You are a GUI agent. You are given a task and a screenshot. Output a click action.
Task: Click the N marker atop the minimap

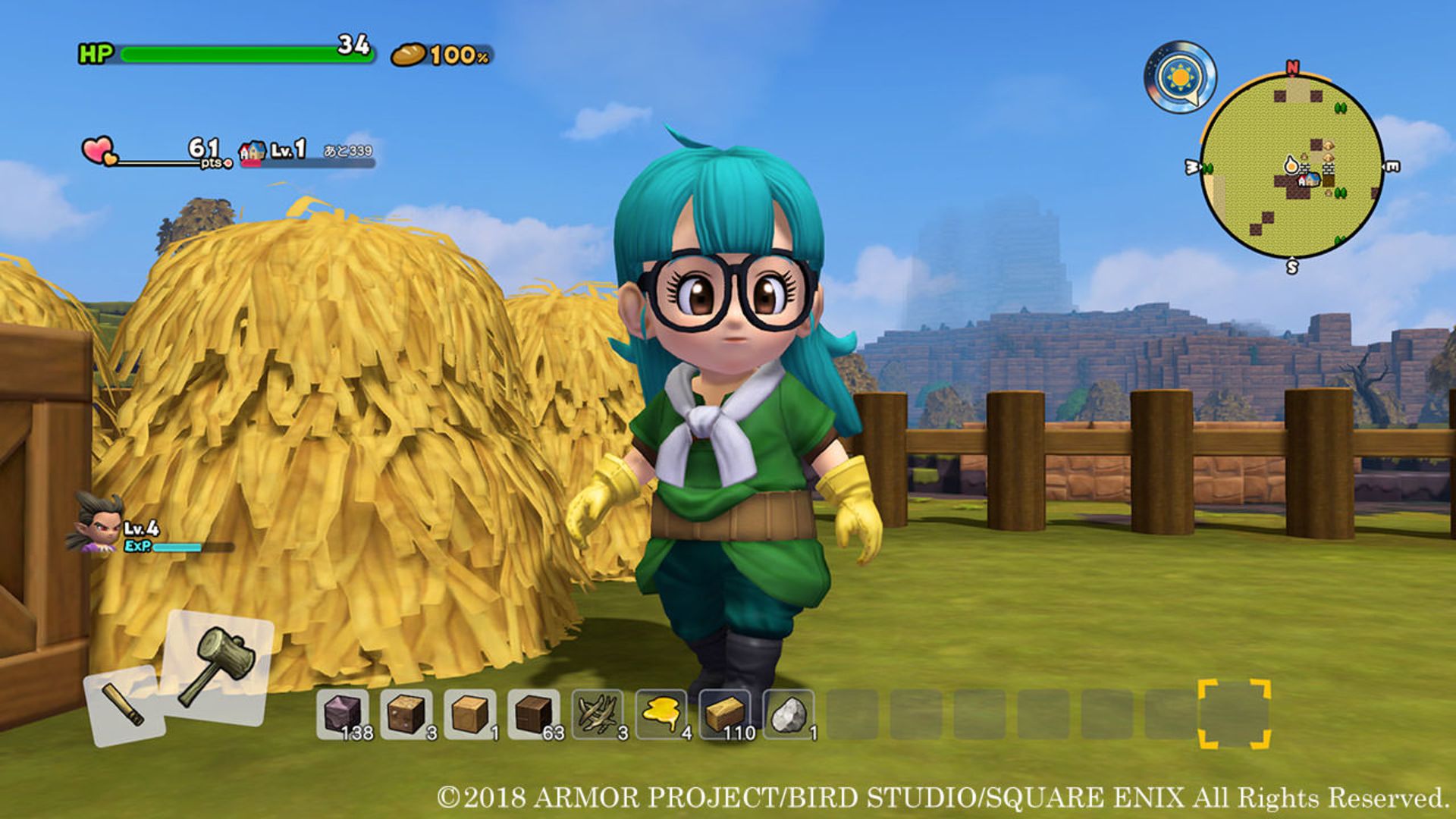click(x=1294, y=67)
